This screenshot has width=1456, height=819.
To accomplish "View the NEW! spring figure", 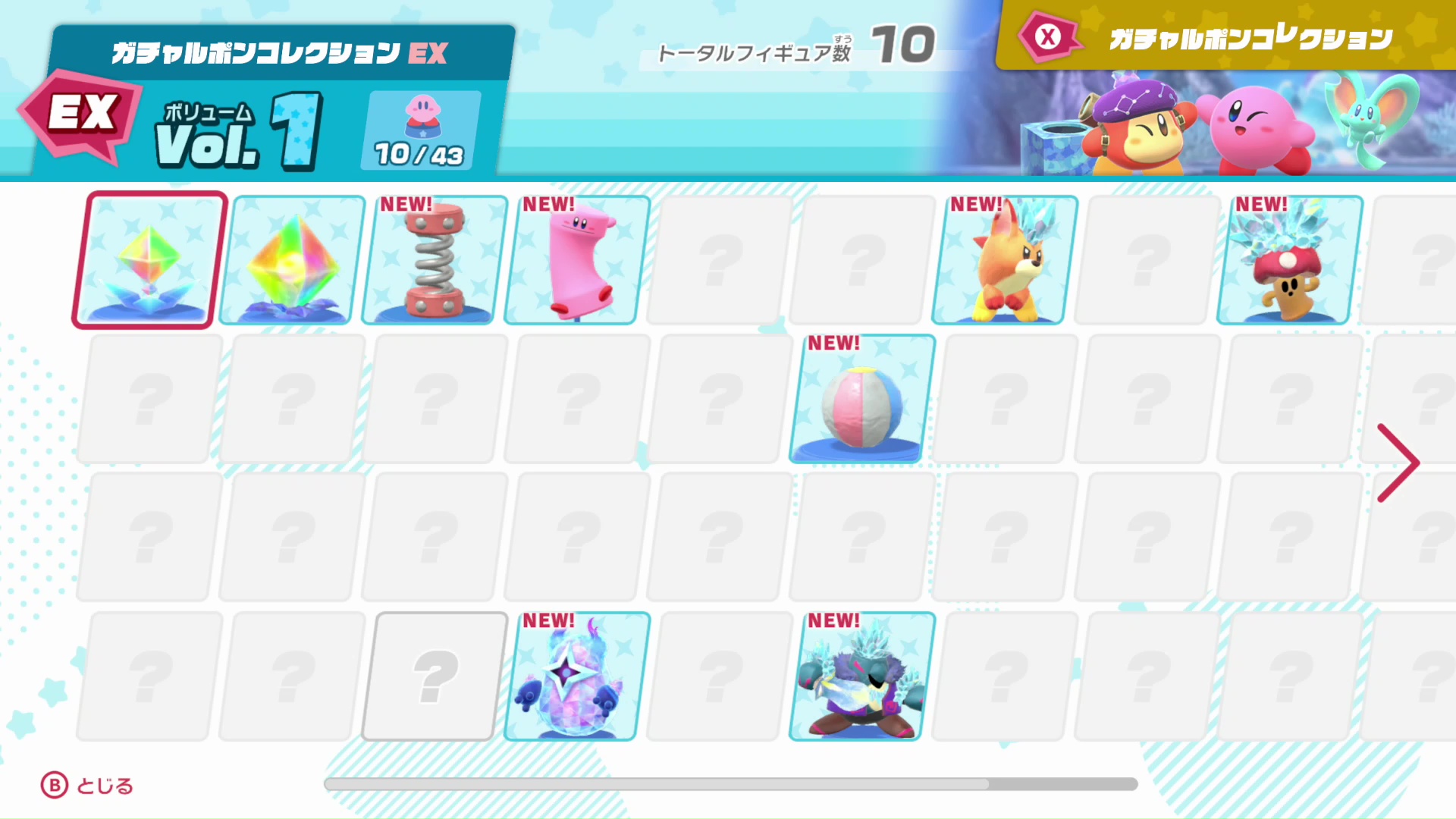I will click(429, 262).
